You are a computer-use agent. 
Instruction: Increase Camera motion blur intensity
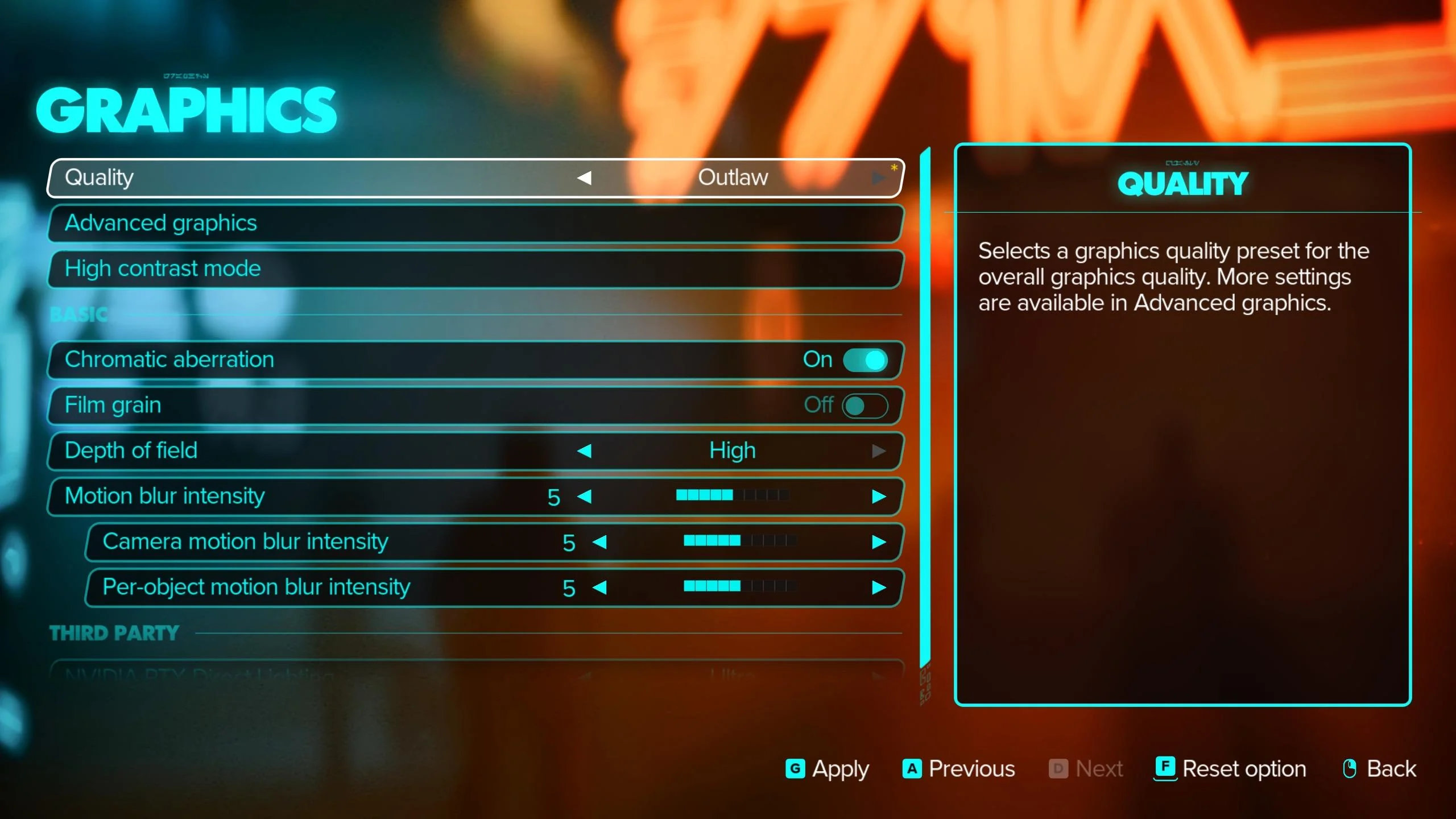coord(878,542)
